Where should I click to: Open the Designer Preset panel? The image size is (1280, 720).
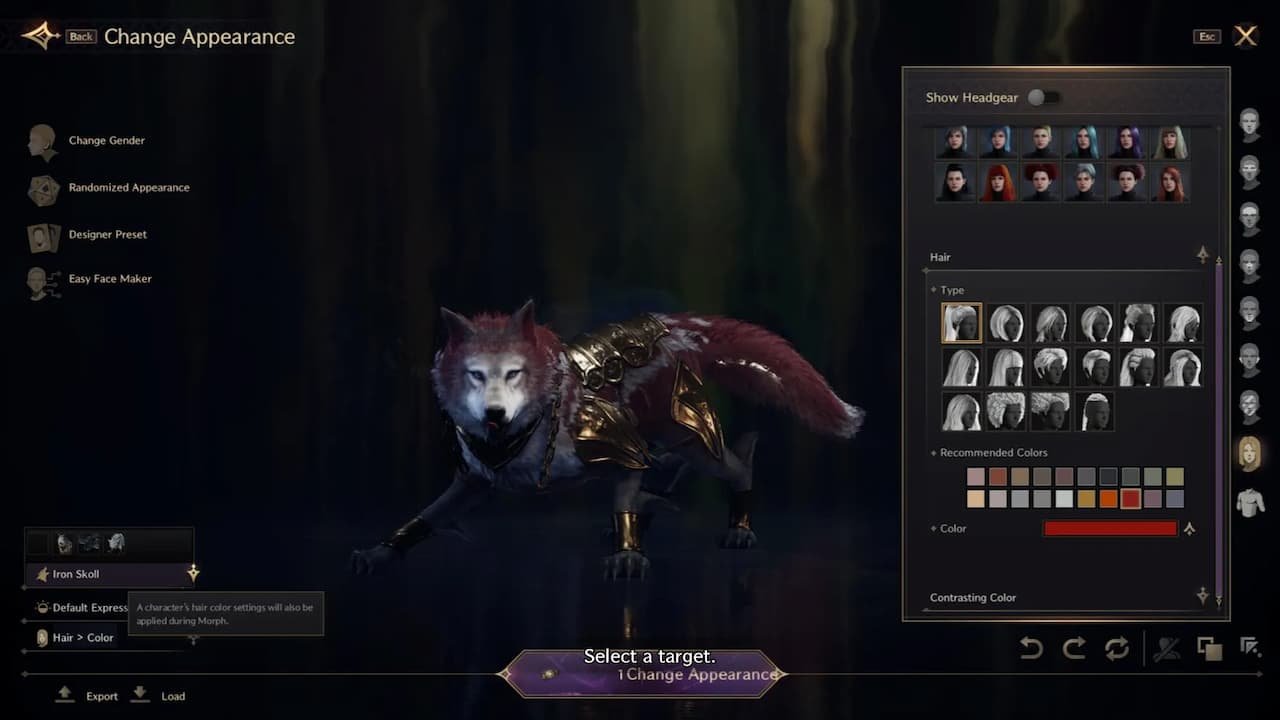(x=42, y=235)
